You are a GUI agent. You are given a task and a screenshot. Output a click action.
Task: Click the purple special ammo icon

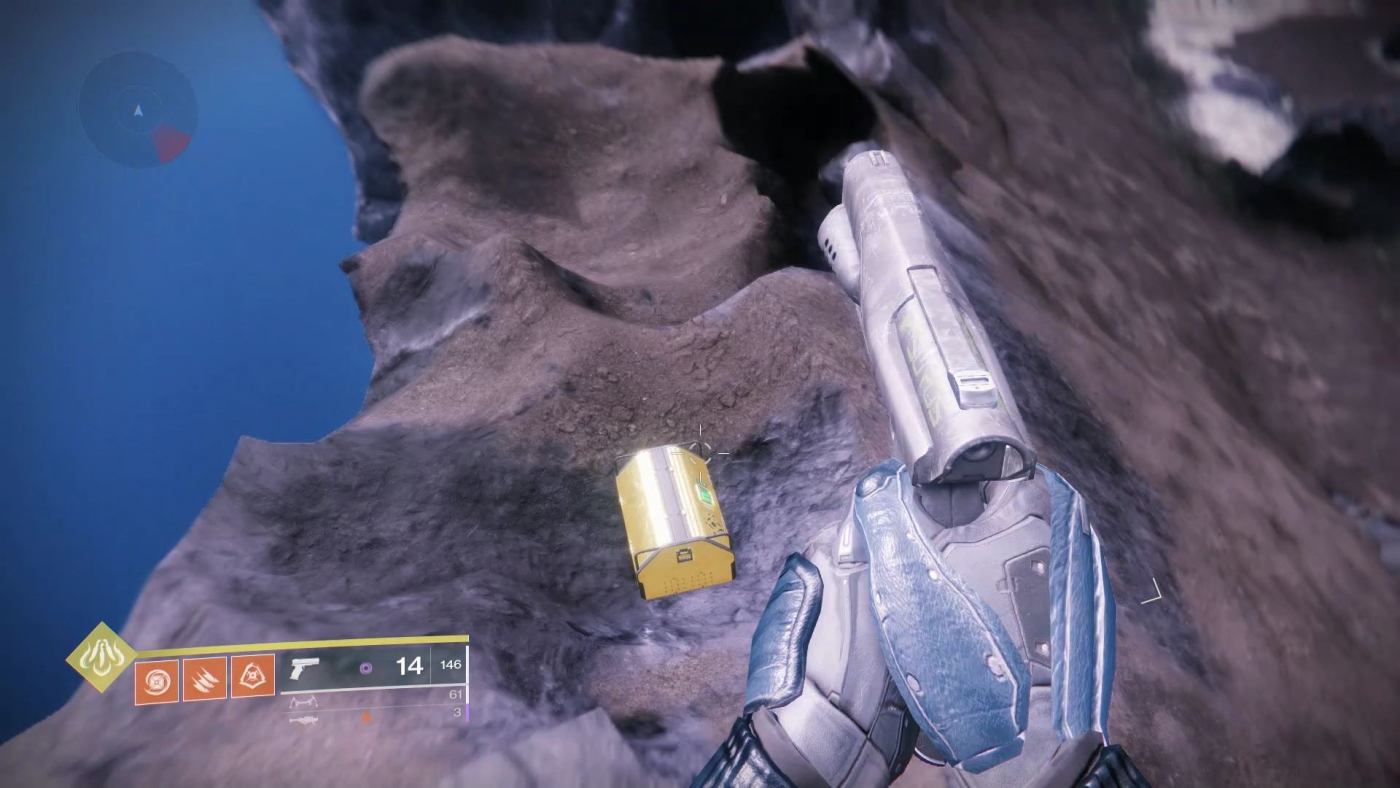click(x=366, y=667)
